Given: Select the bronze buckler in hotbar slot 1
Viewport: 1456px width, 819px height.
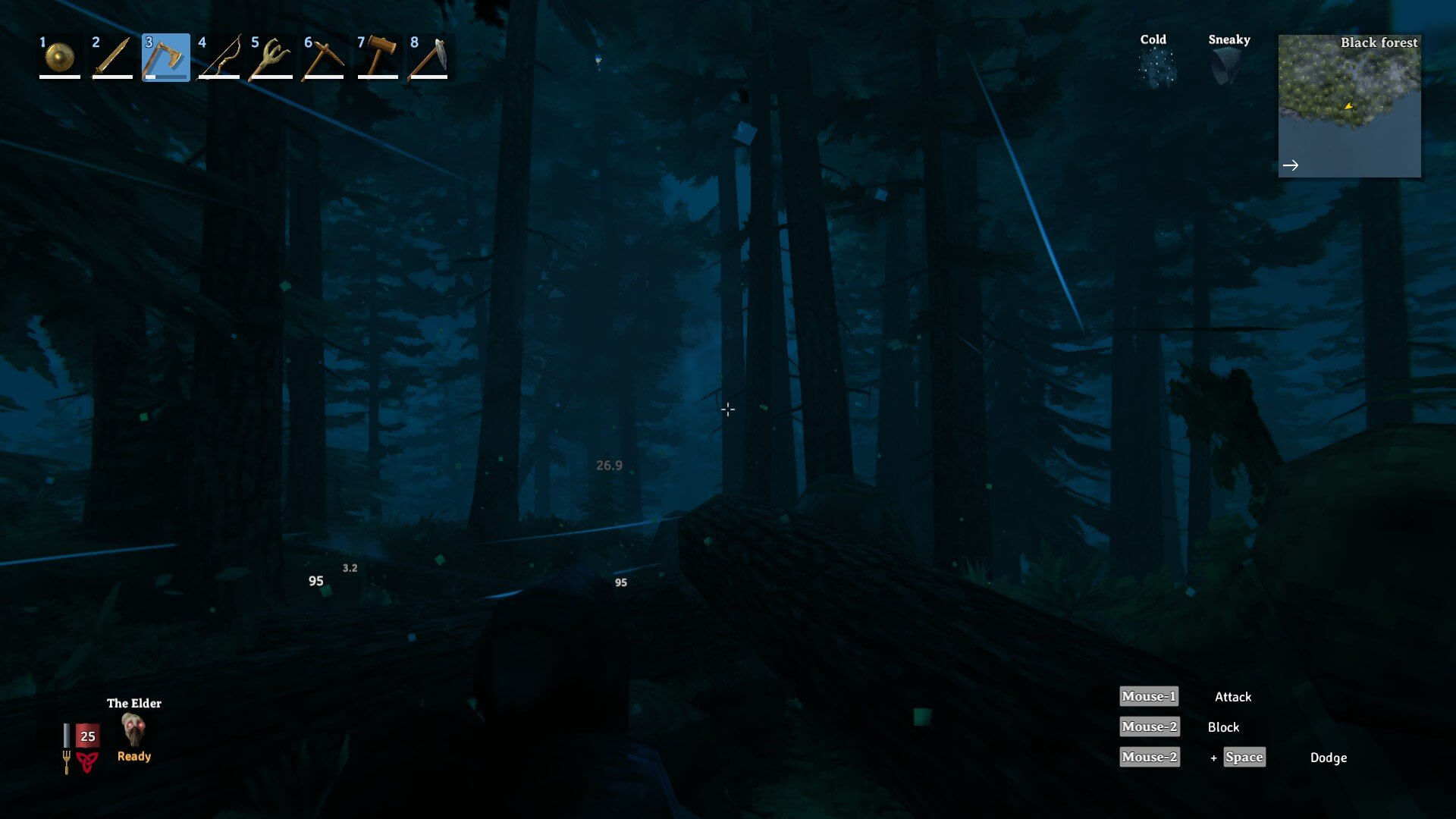Looking at the screenshot, I should click(59, 57).
